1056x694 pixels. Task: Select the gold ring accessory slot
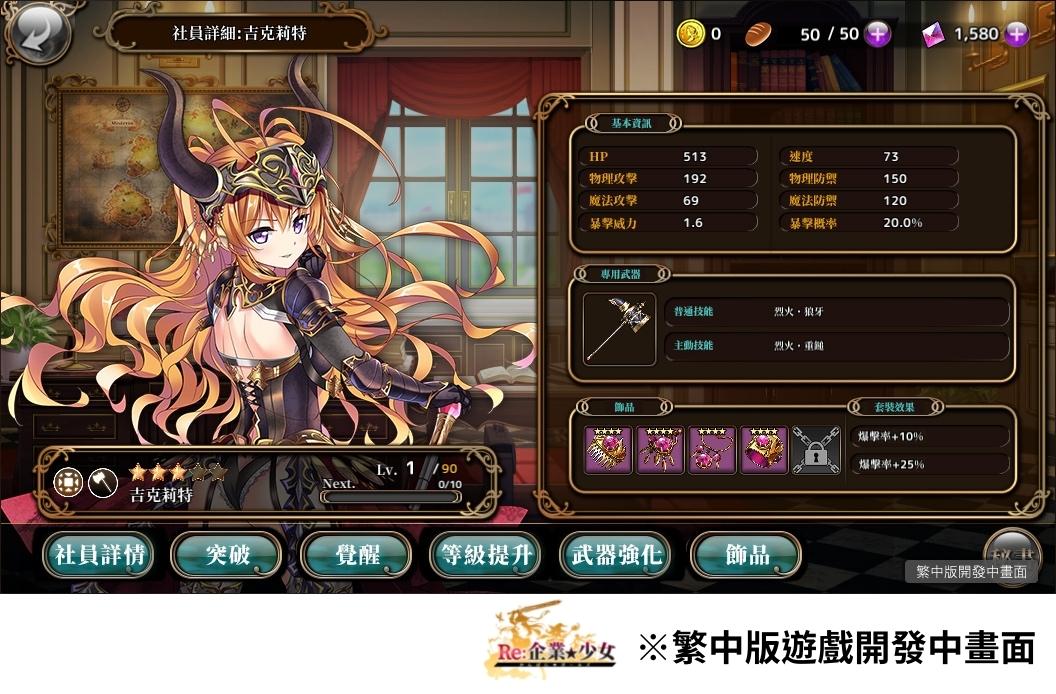(764, 450)
